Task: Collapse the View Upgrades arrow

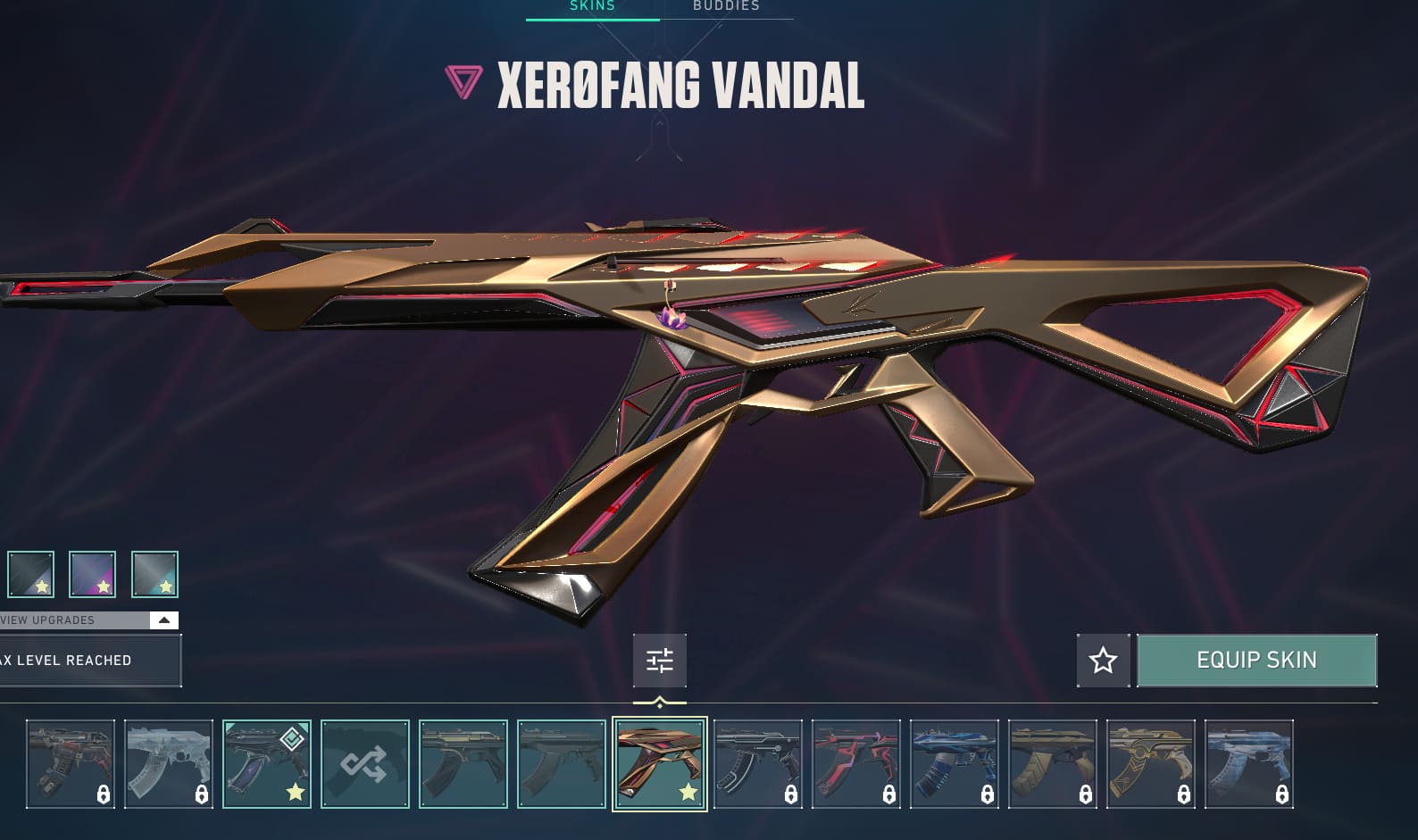Action: tap(164, 620)
